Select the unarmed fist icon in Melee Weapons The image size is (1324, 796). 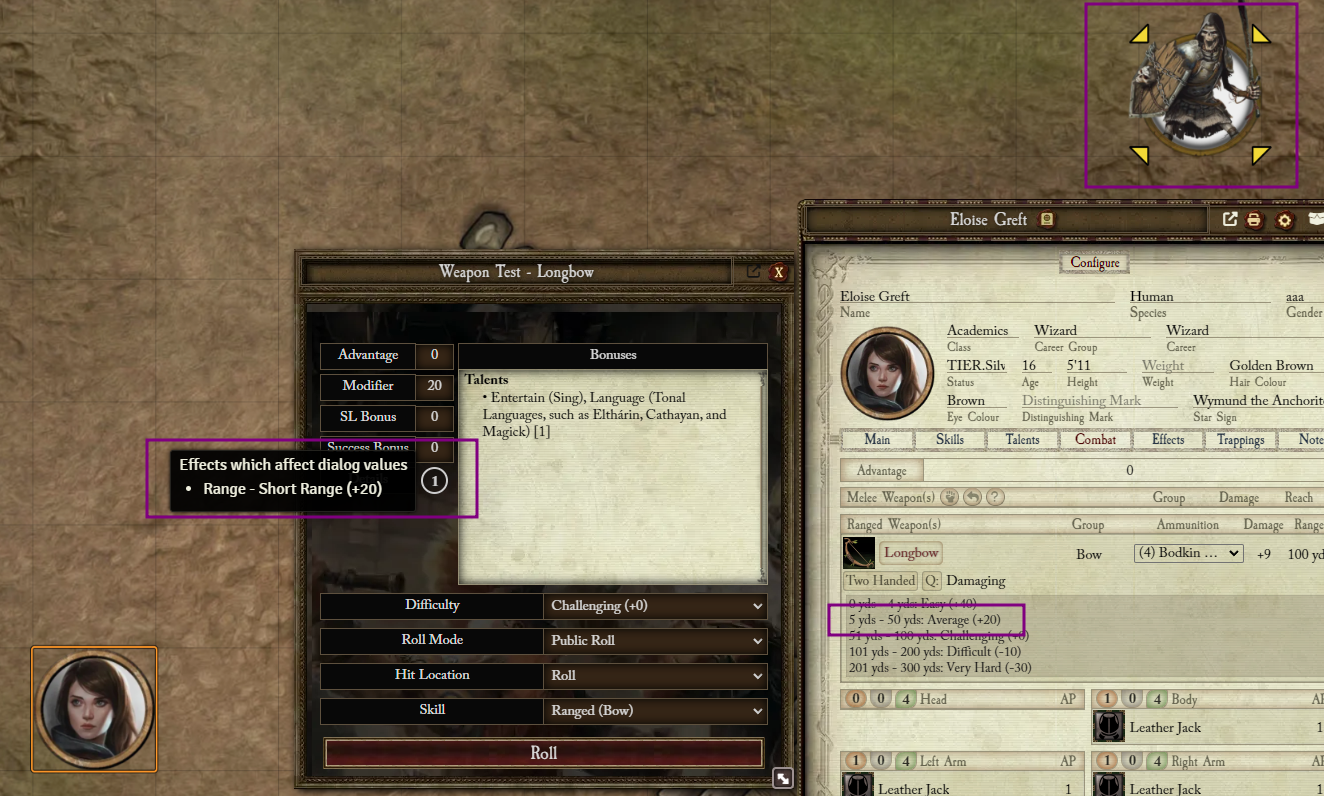[947, 497]
